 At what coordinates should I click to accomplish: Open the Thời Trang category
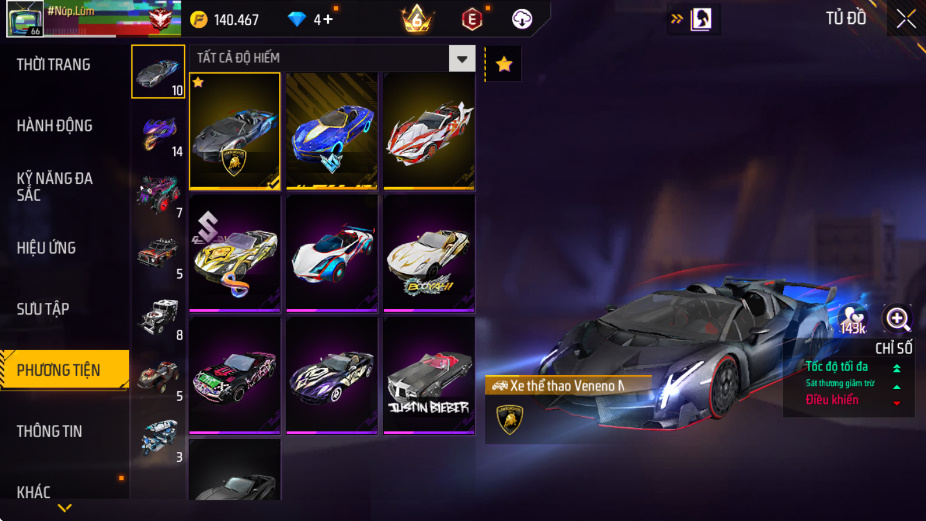(54, 65)
